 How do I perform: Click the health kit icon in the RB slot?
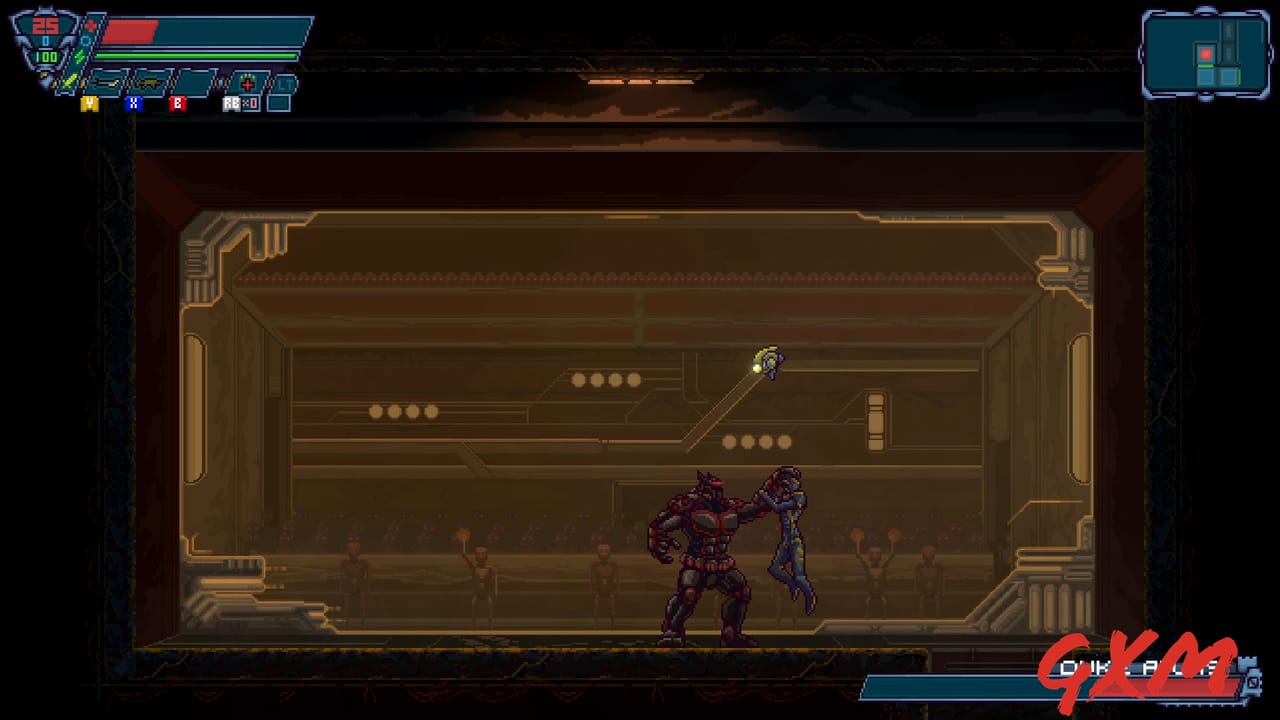[247, 81]
